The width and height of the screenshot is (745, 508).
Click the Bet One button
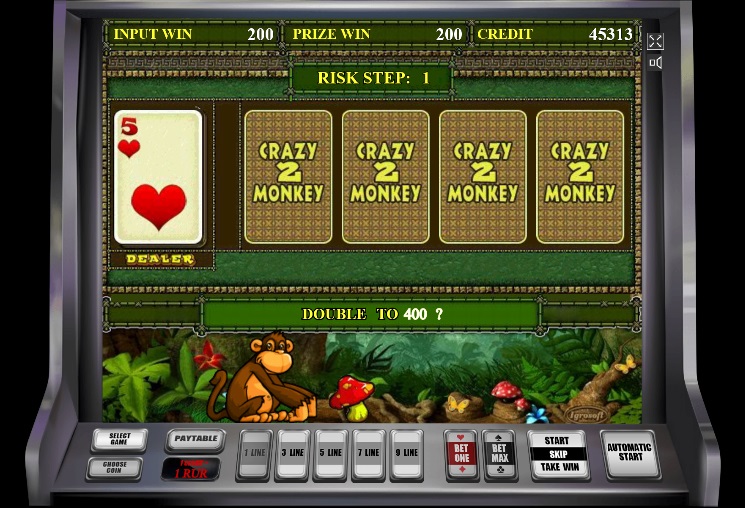click(461, 455)
